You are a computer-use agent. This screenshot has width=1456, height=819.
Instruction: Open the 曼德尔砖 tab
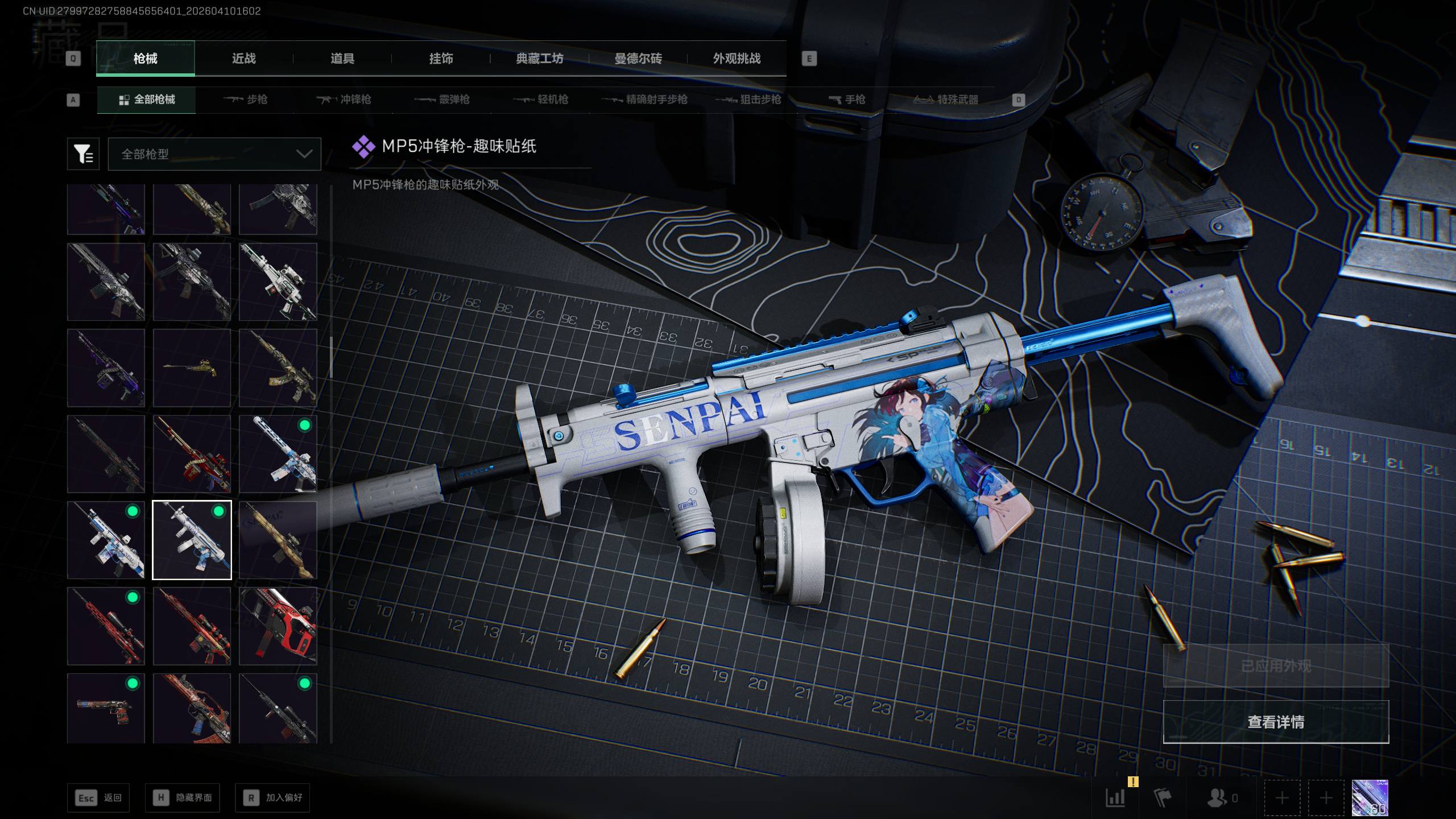(x=638, y=59)
